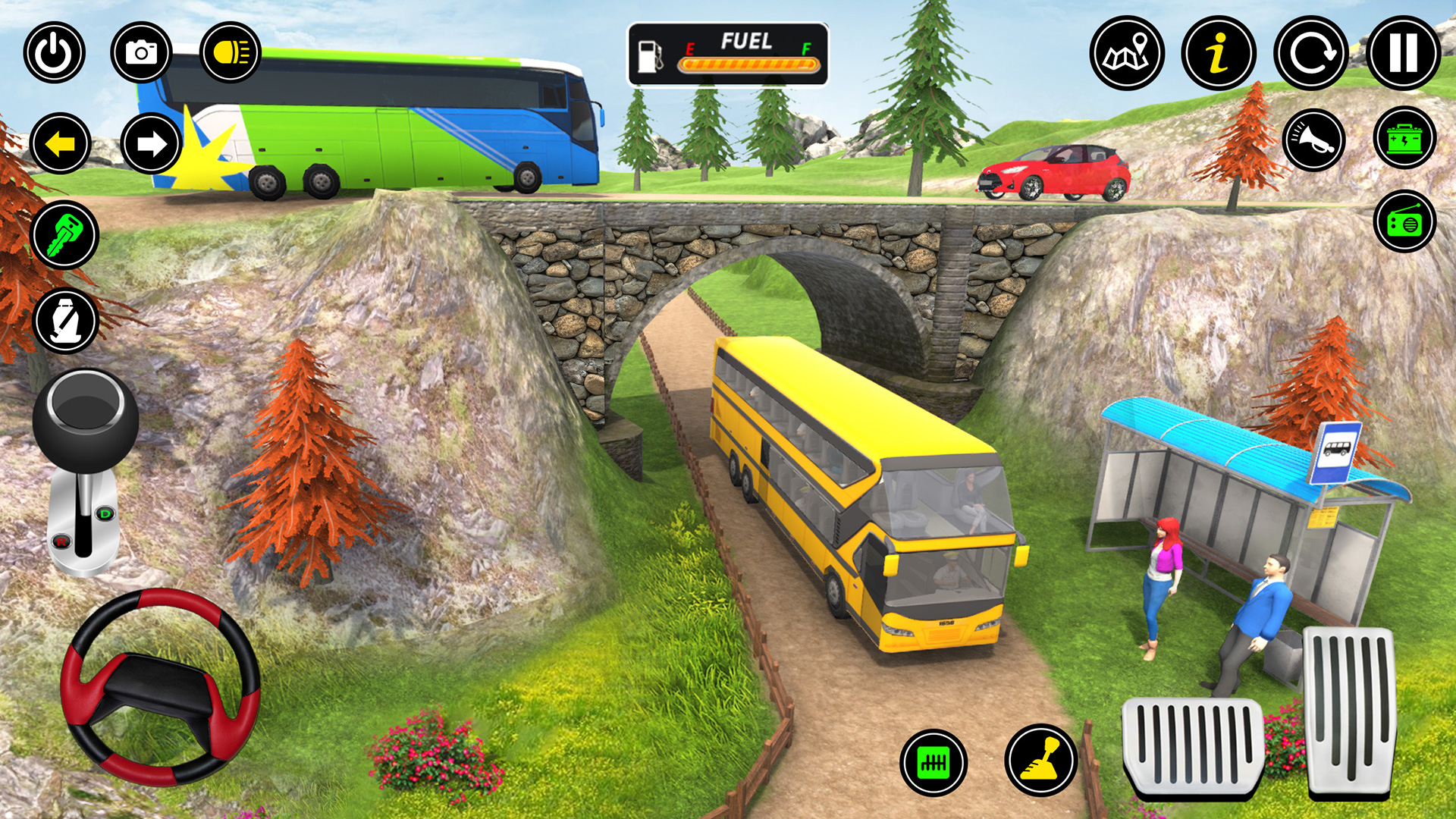Select the green battery icon
The image size is (1456, 819).
1404,138
